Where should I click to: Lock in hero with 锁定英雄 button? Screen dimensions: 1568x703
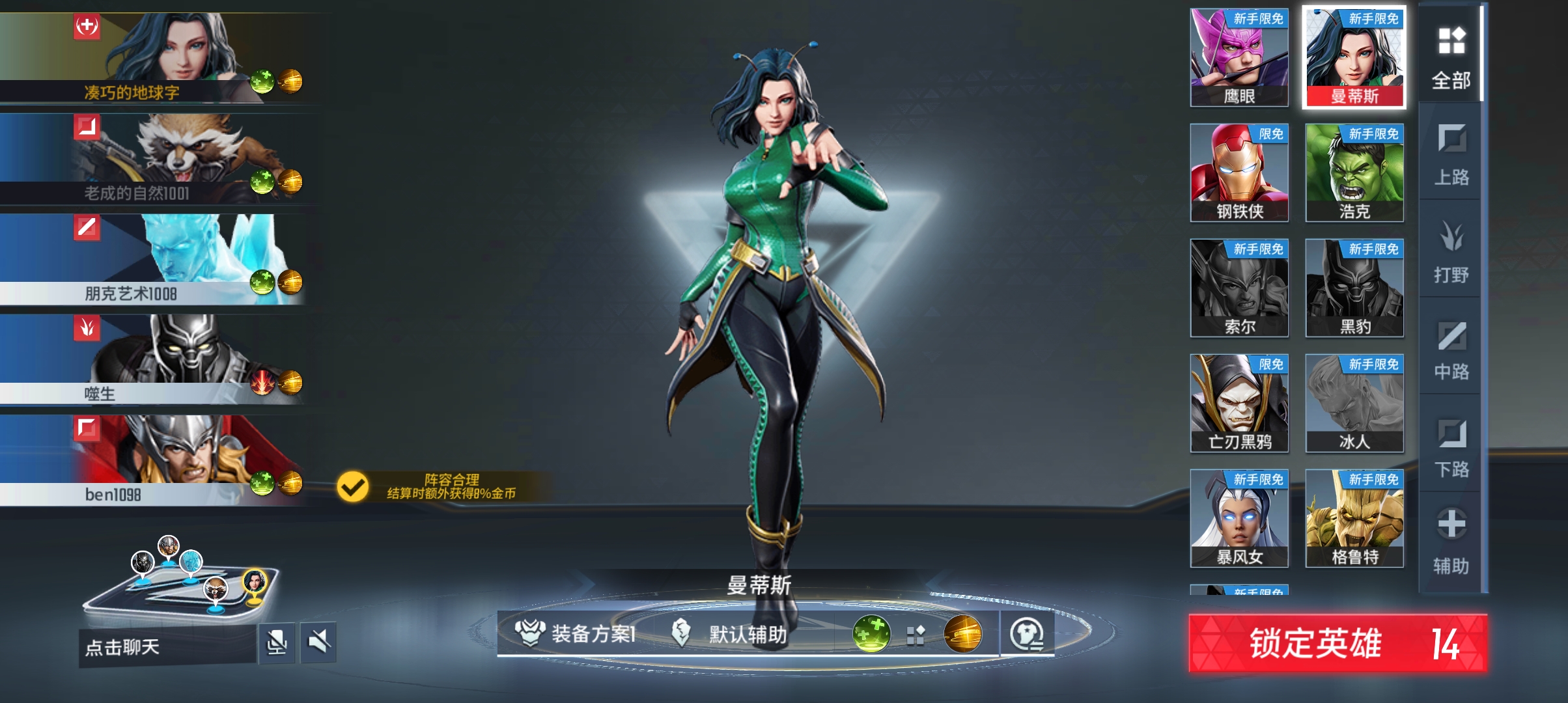tap(1337, 643)
